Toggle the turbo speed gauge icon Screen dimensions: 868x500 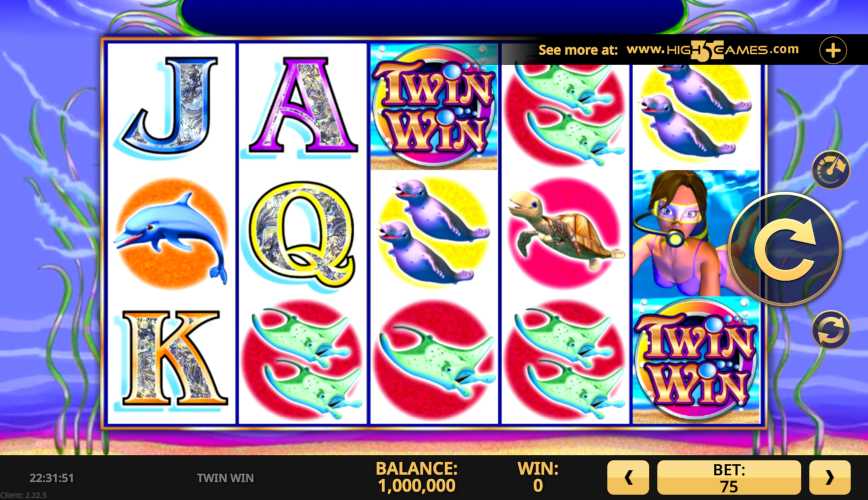pos(829,169)
